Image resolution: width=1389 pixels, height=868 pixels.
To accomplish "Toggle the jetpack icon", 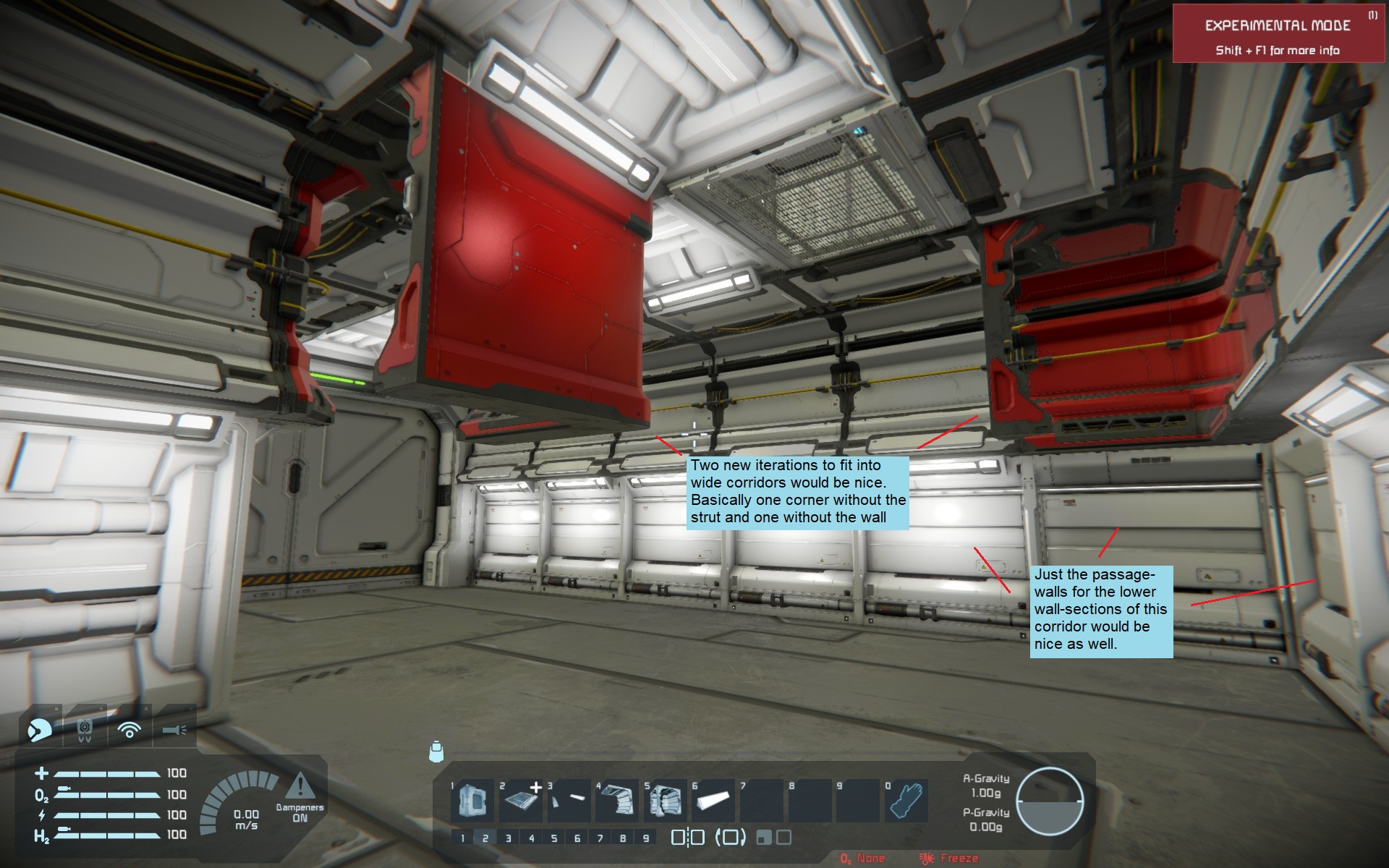I will [84, 729].
